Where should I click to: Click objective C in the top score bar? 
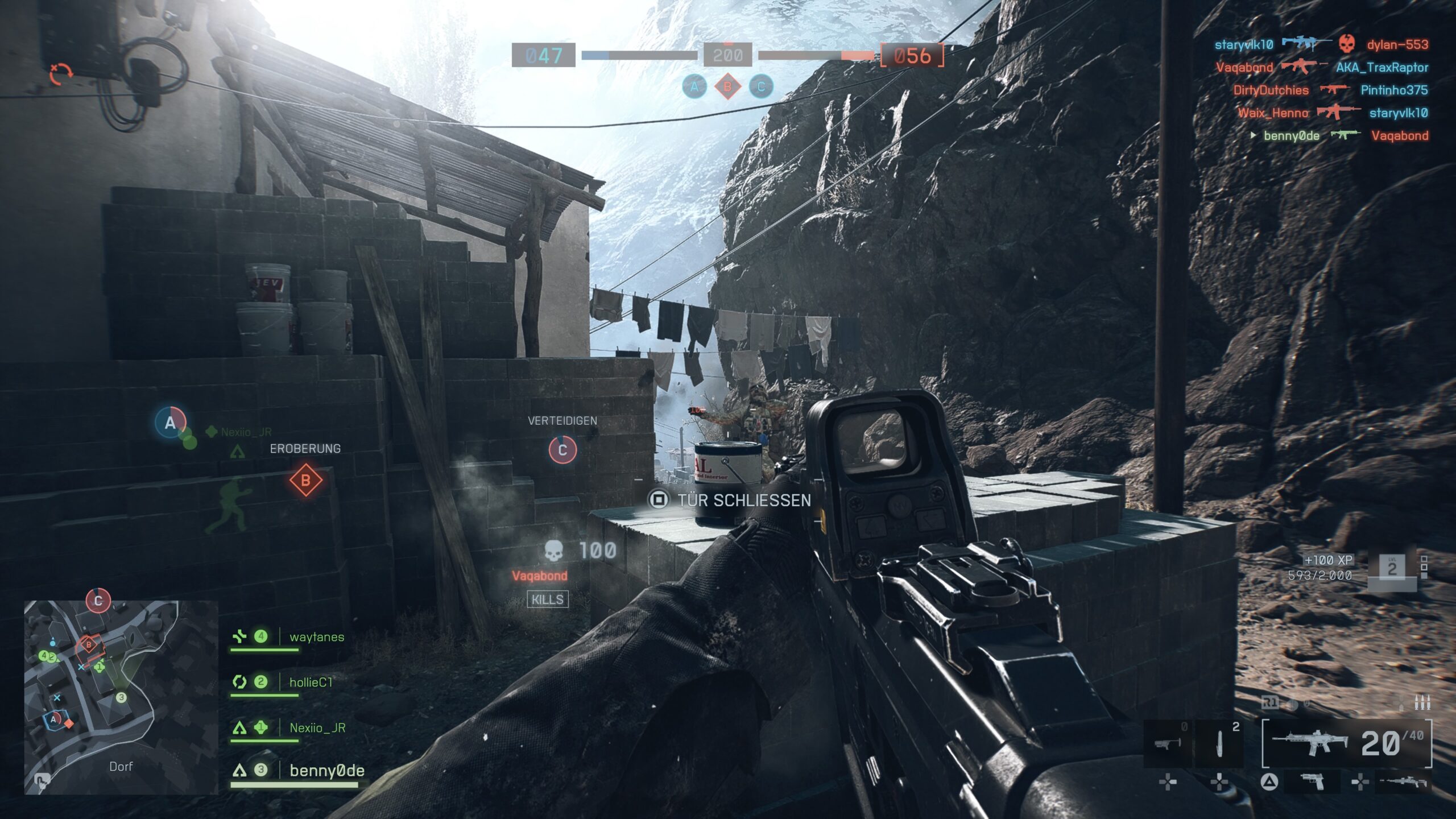(761, 87)
